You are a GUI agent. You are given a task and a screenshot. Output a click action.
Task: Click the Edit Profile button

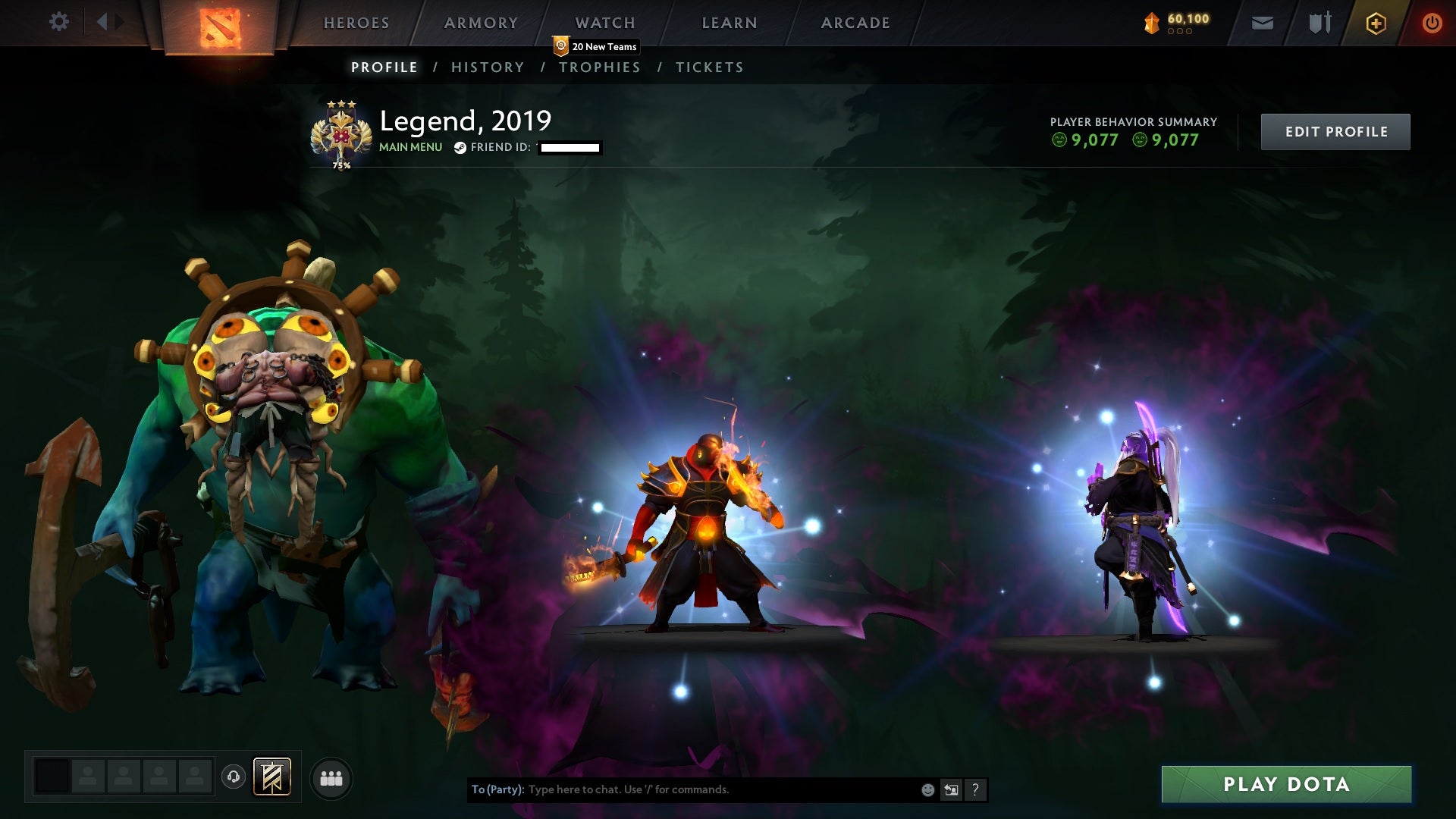click(x=1335, y=131)
